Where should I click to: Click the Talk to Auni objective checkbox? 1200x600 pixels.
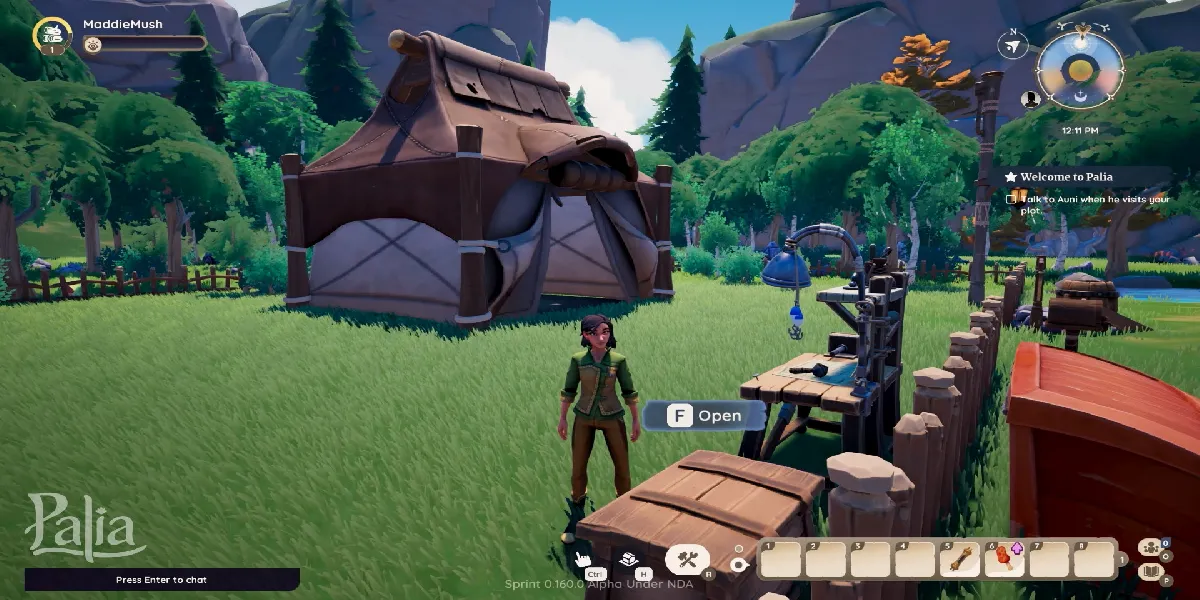click(1011, 199)
